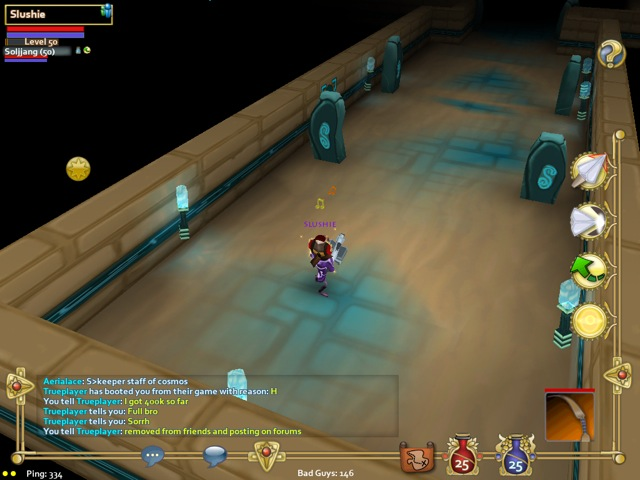Screen dimensions: 640x480
Task: Open the center gold gem menu button
Action: point(267,455)
